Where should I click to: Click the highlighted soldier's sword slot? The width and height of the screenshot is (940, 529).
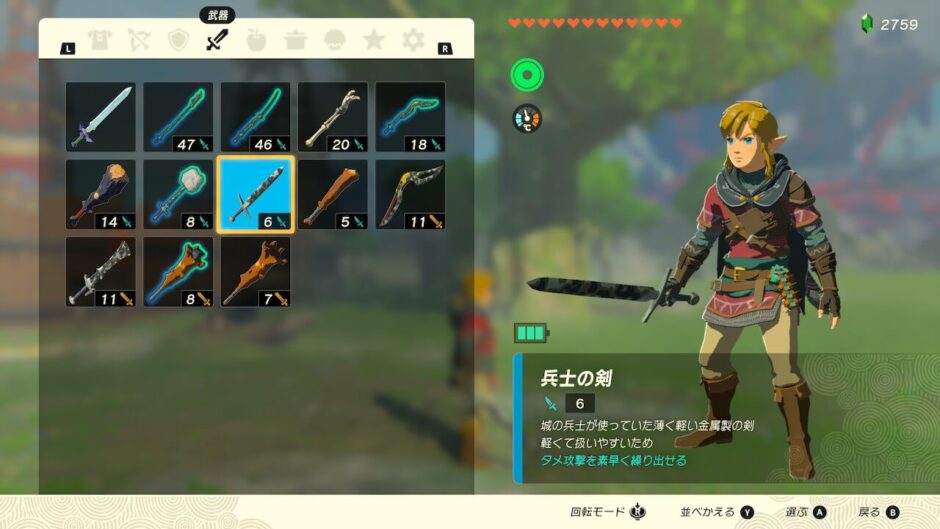255,194
